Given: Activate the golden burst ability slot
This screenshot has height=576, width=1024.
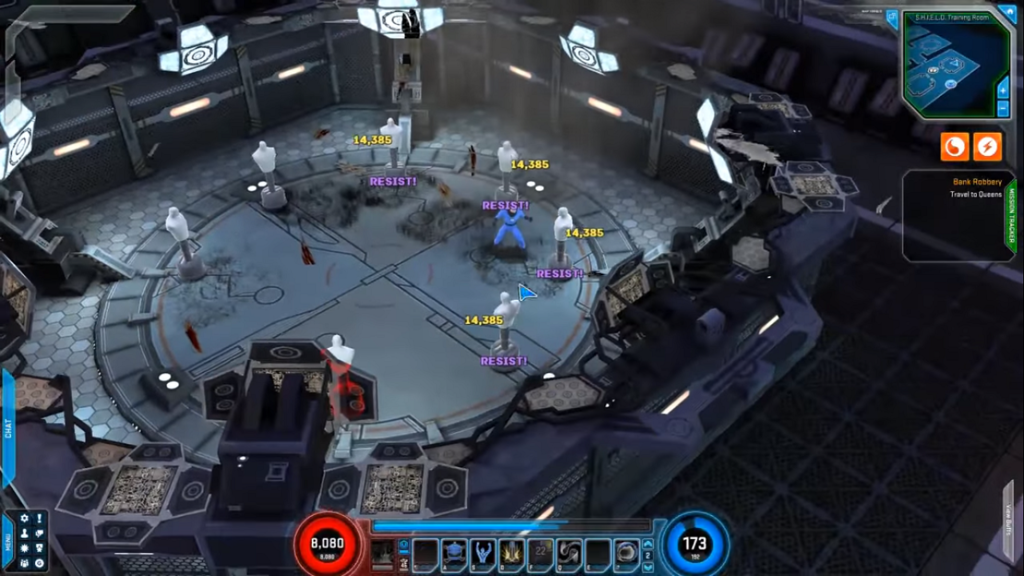Looking at the screenshot, I should [513, 553].
